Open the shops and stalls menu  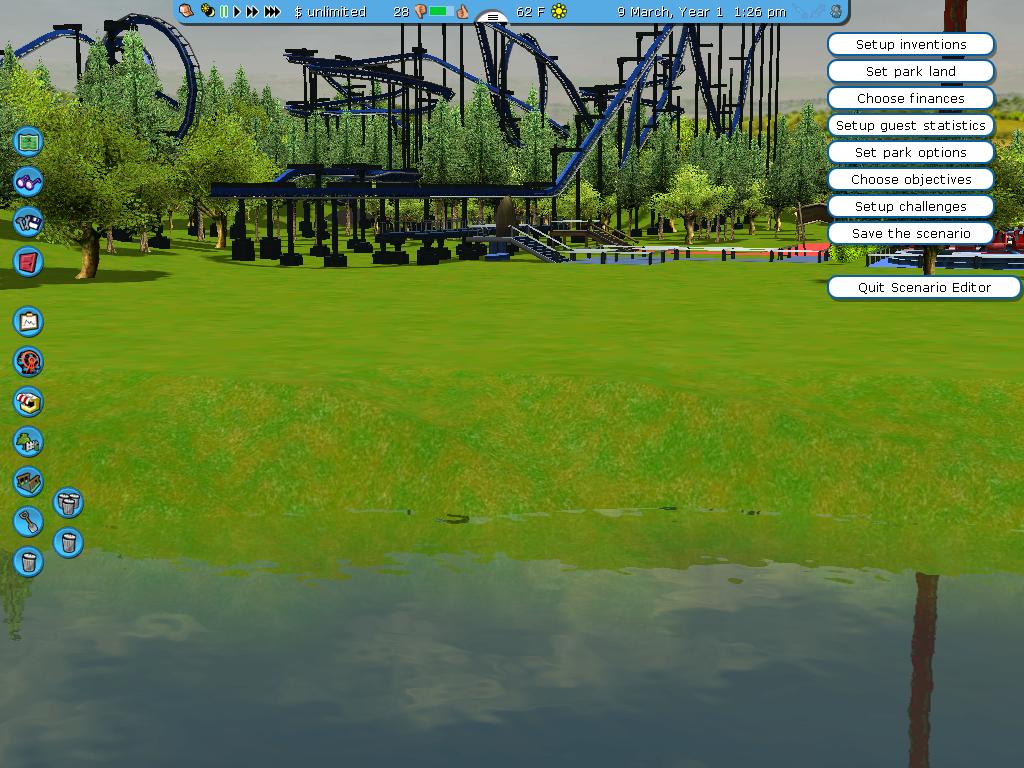[x=28, y=402]
